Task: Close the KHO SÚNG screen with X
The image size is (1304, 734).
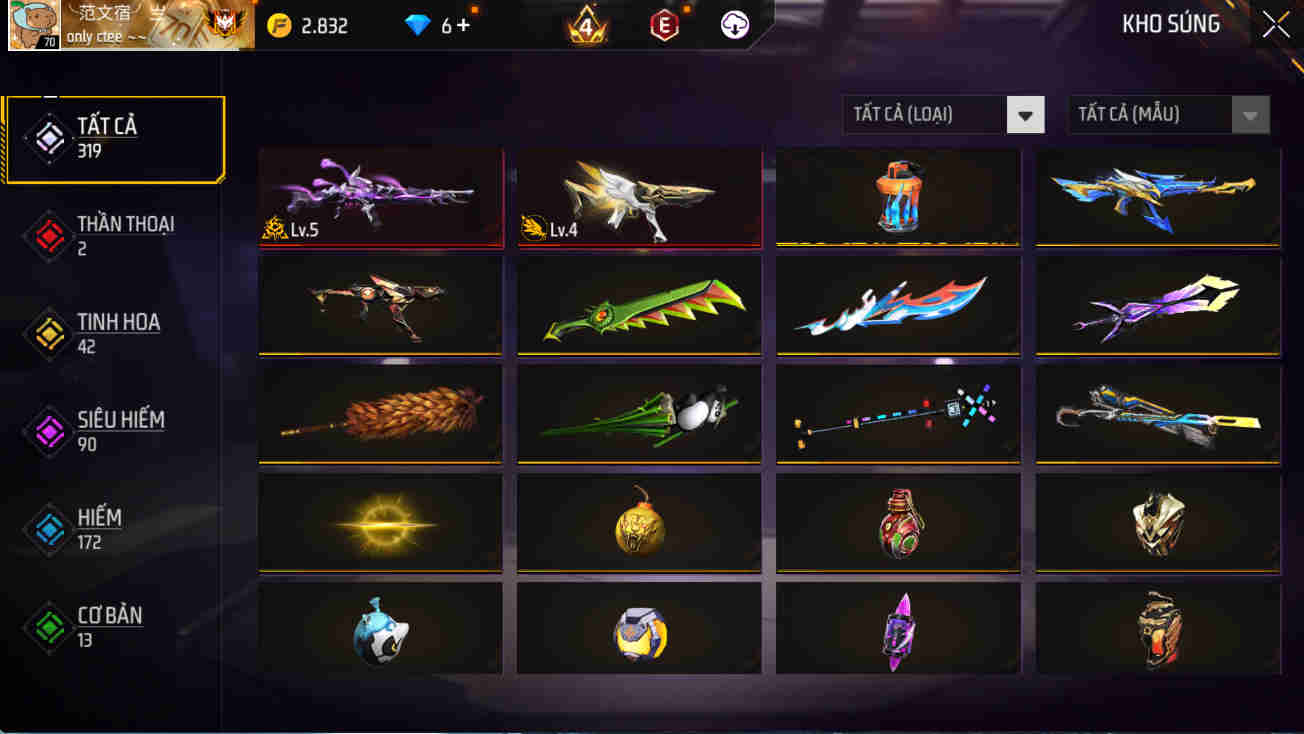Action: tap(1275, 23)
